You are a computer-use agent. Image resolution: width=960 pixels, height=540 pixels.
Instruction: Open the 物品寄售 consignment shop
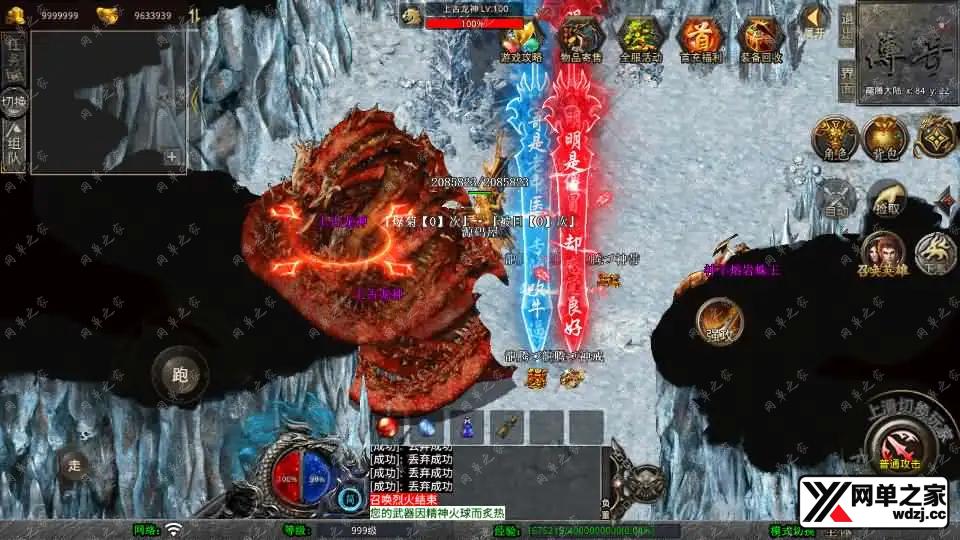[x=580, y=39]
